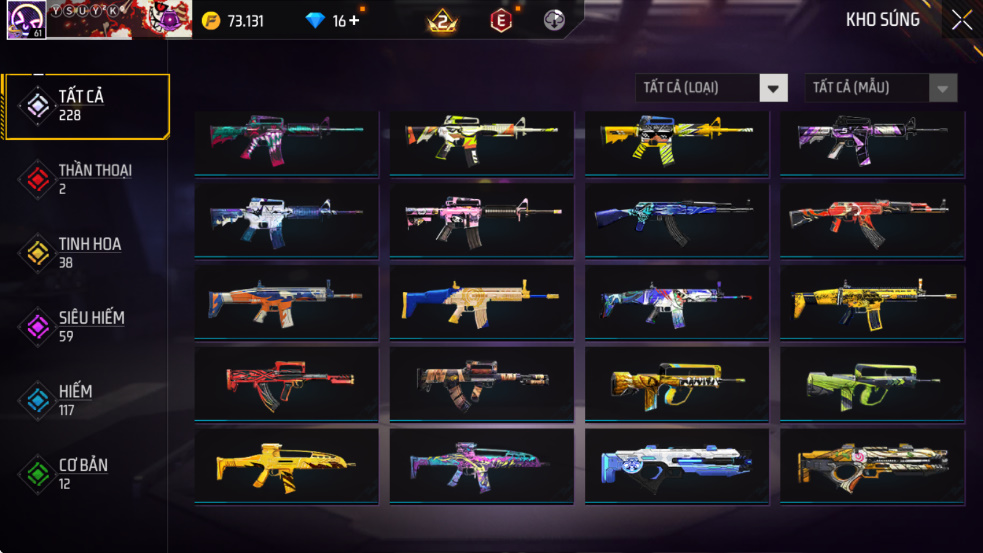The height and width of the screenshot is (553, 983).
Task: Add diamonds using the plus button
Action: point(354,21)
